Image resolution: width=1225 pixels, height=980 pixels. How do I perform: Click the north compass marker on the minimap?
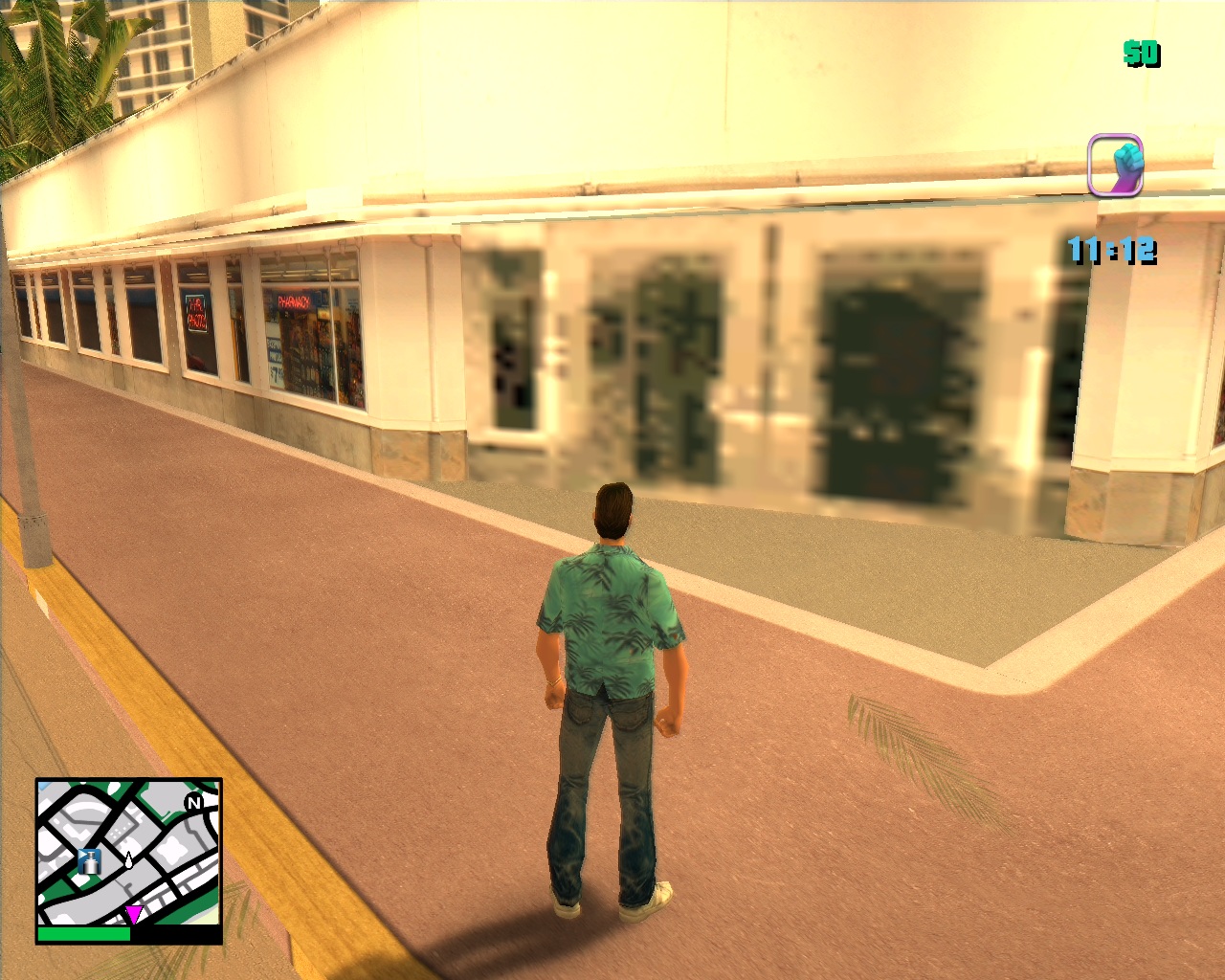[x=194, y=803]
